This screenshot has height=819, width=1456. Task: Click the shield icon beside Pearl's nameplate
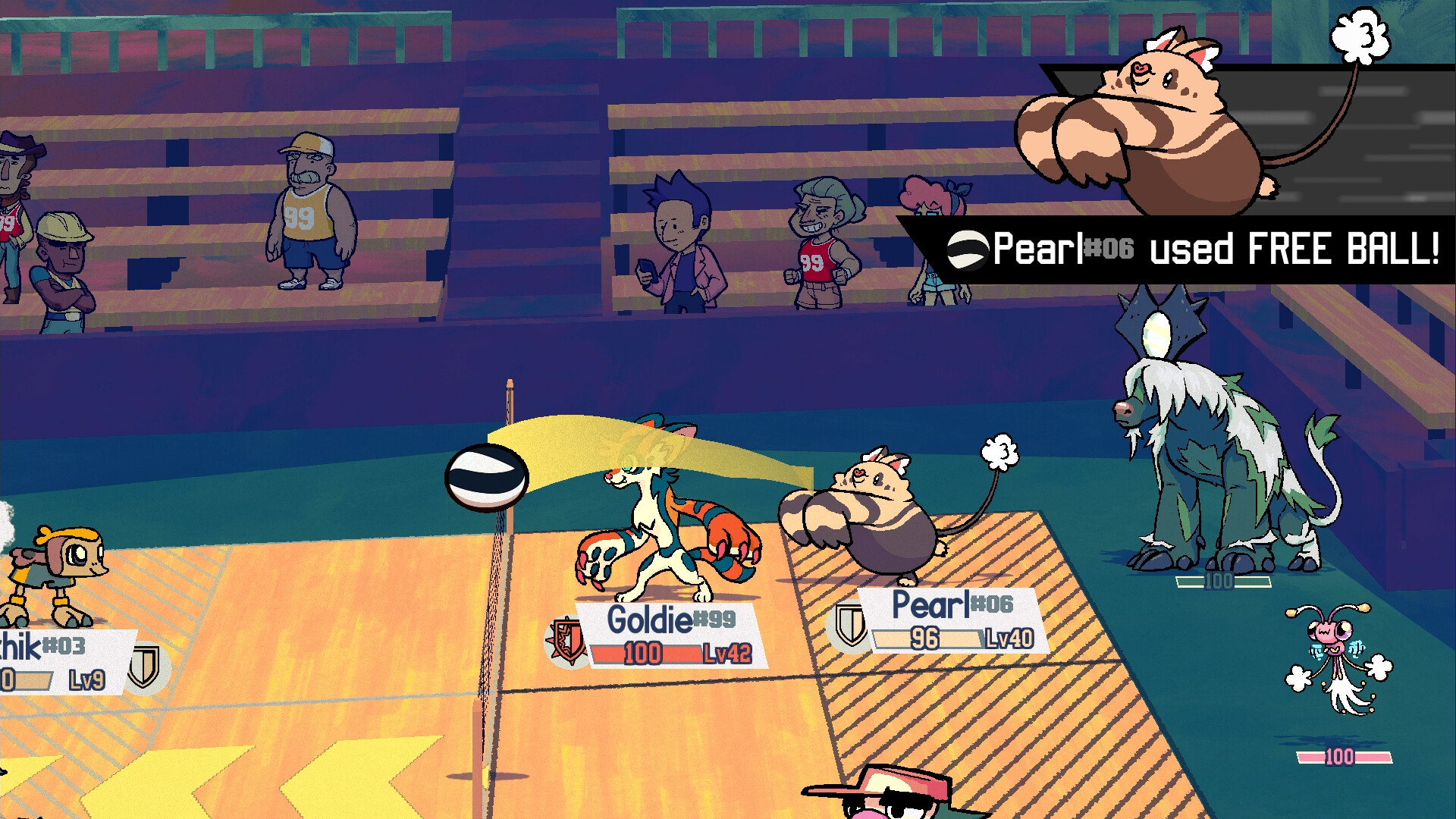coord(849,625)
